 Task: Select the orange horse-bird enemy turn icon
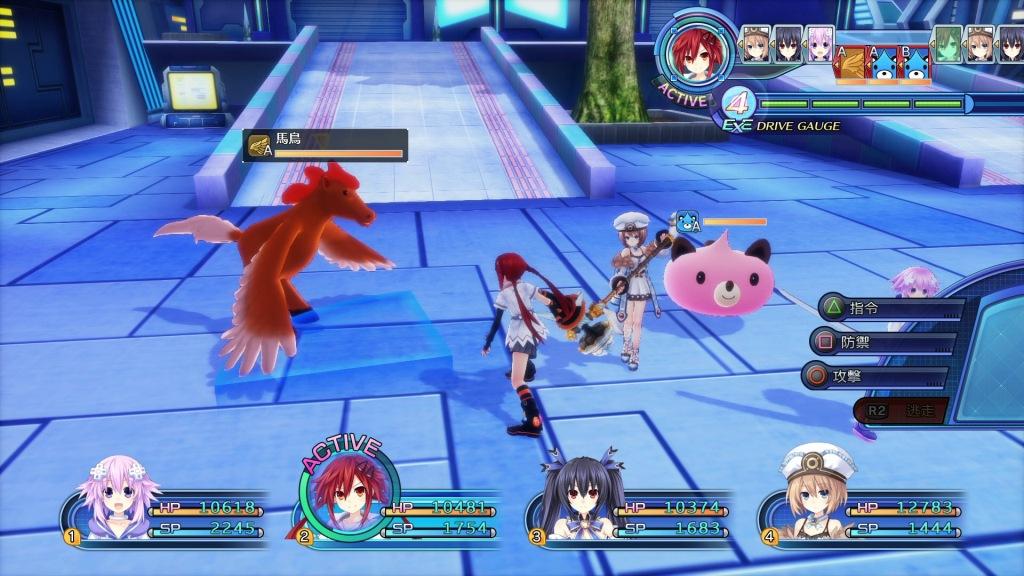click(x=851, y=62)
